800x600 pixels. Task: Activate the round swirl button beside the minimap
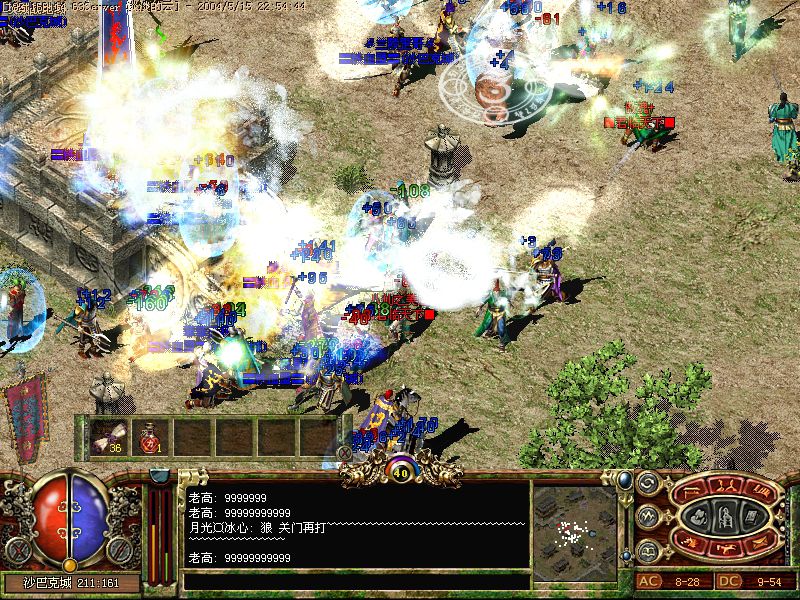pos(647,484)
